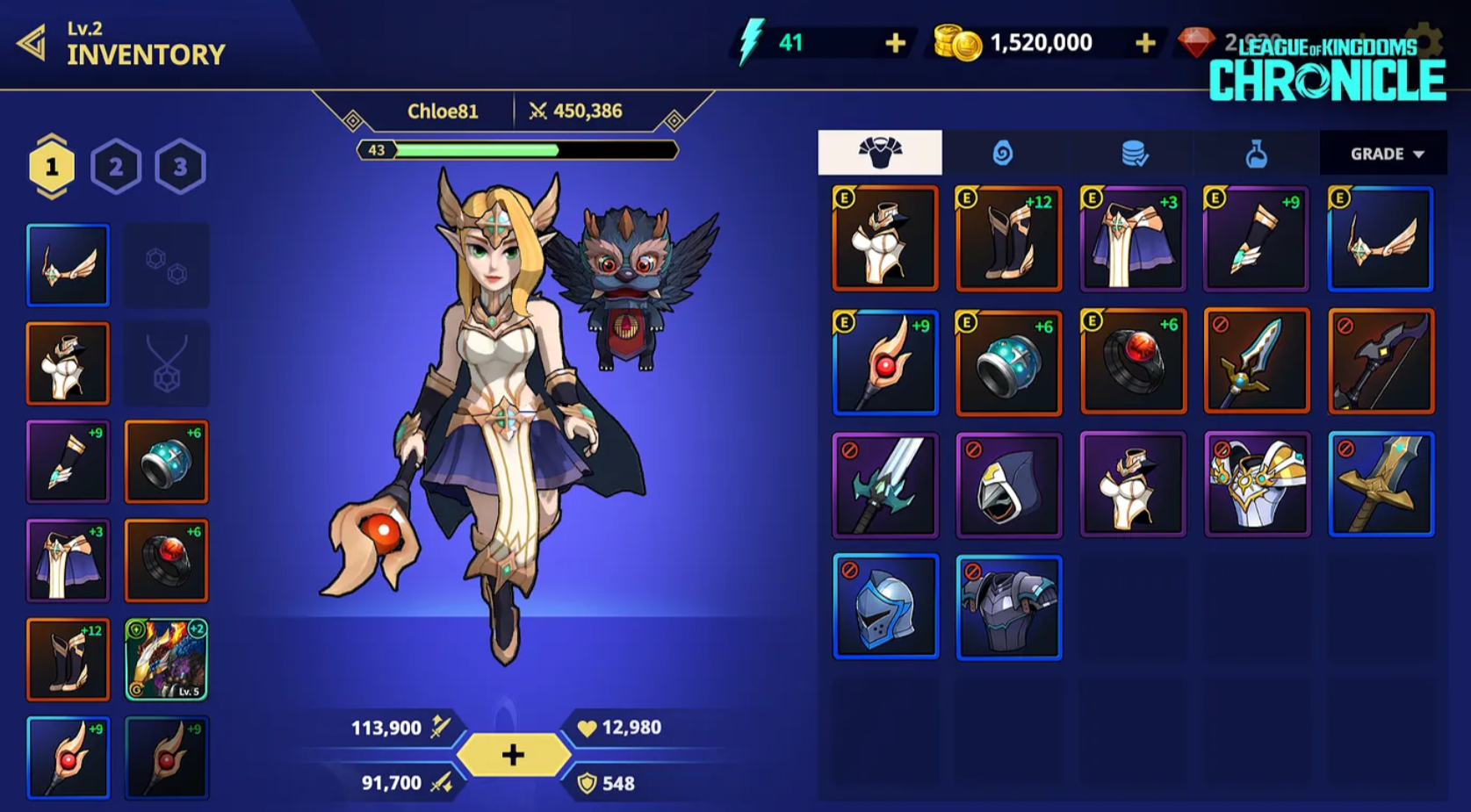Image resolution: width=1471 pixels, height=812 pixels.
Task: Select the blue knight helmet item
Action: (885, 607)
